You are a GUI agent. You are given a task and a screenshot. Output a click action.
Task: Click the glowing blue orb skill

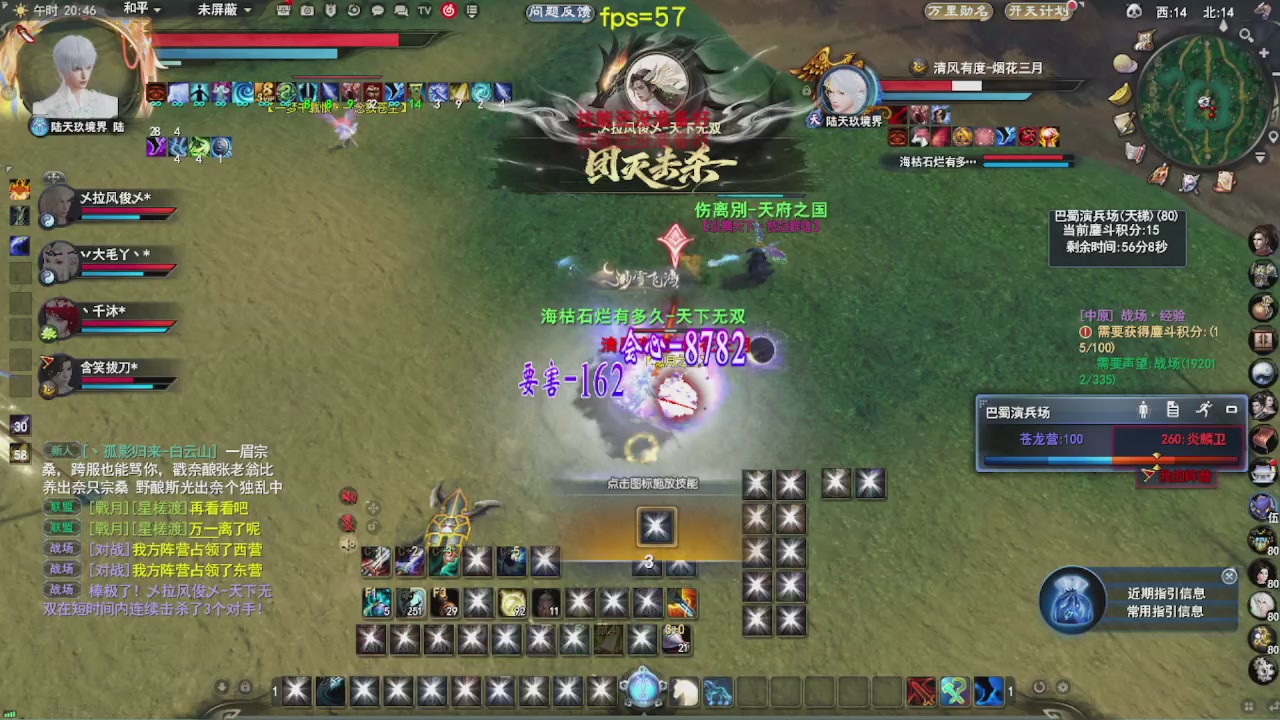[x=644, y=690]
